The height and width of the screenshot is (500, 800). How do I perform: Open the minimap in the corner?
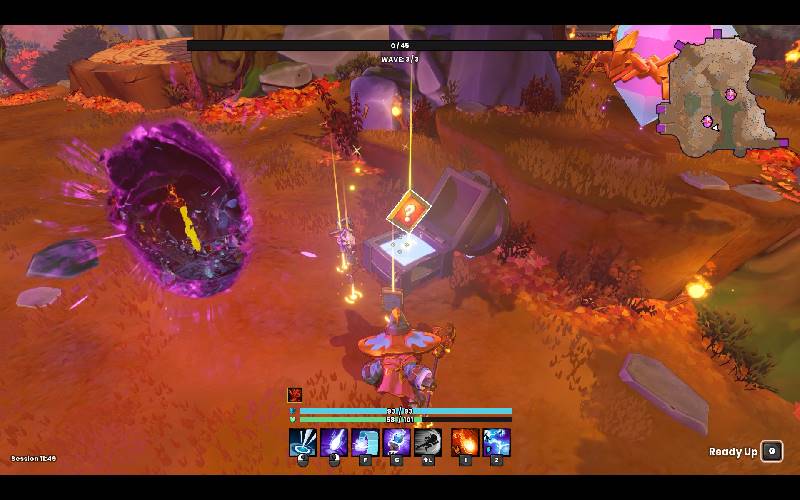point(717,95)
